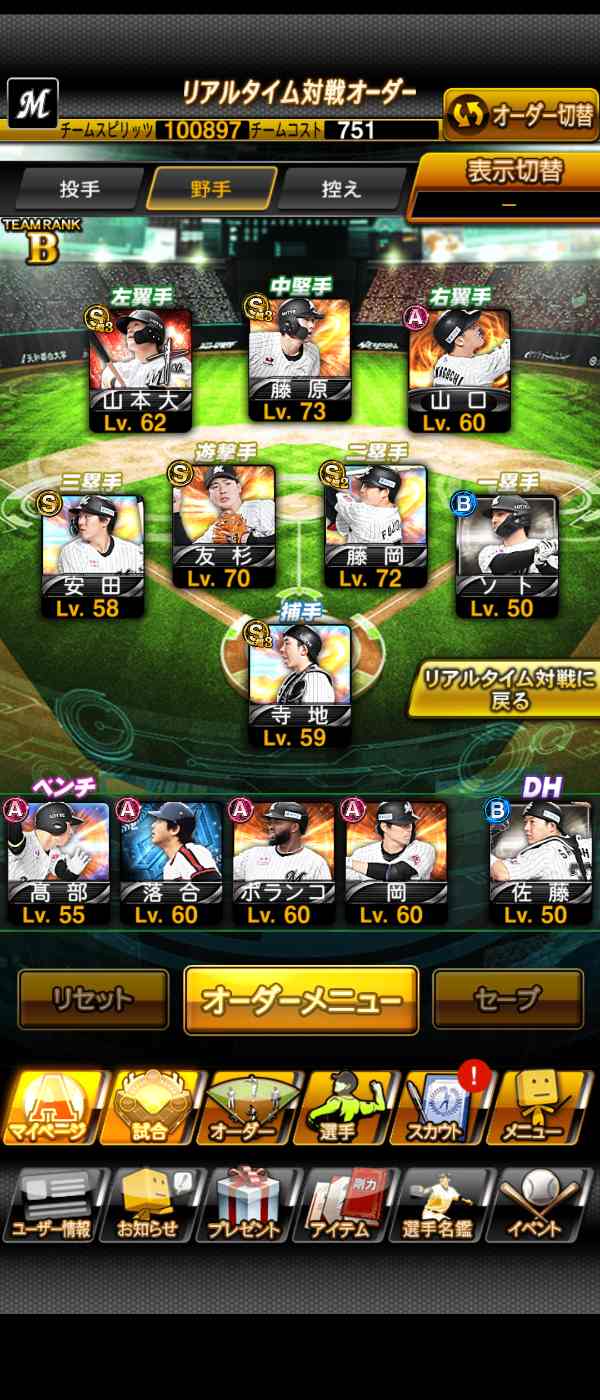
Task: Choose first baseman ソト card
Action: point(506,557)
